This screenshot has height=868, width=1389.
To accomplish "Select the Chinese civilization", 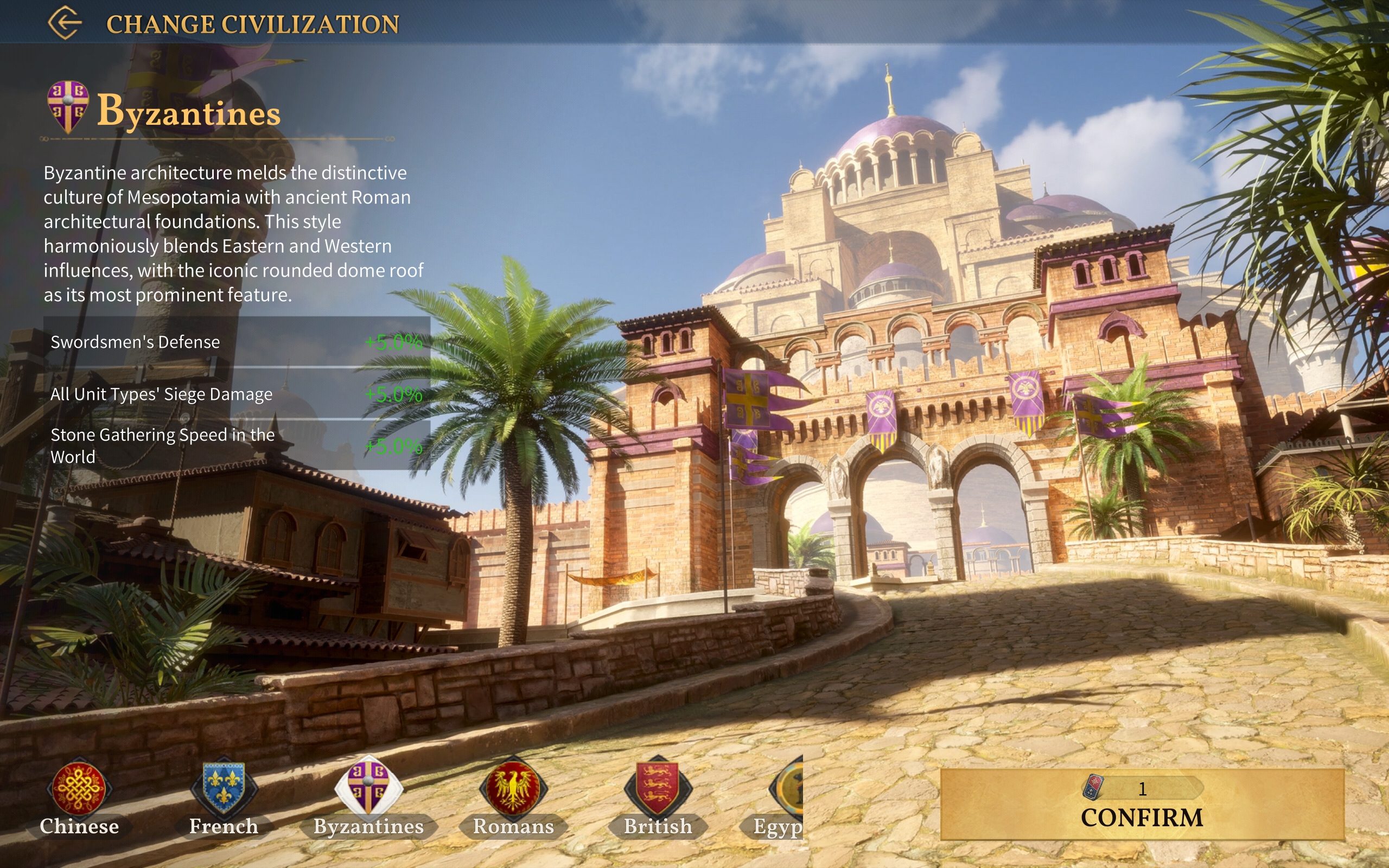I will pos(79,790).
